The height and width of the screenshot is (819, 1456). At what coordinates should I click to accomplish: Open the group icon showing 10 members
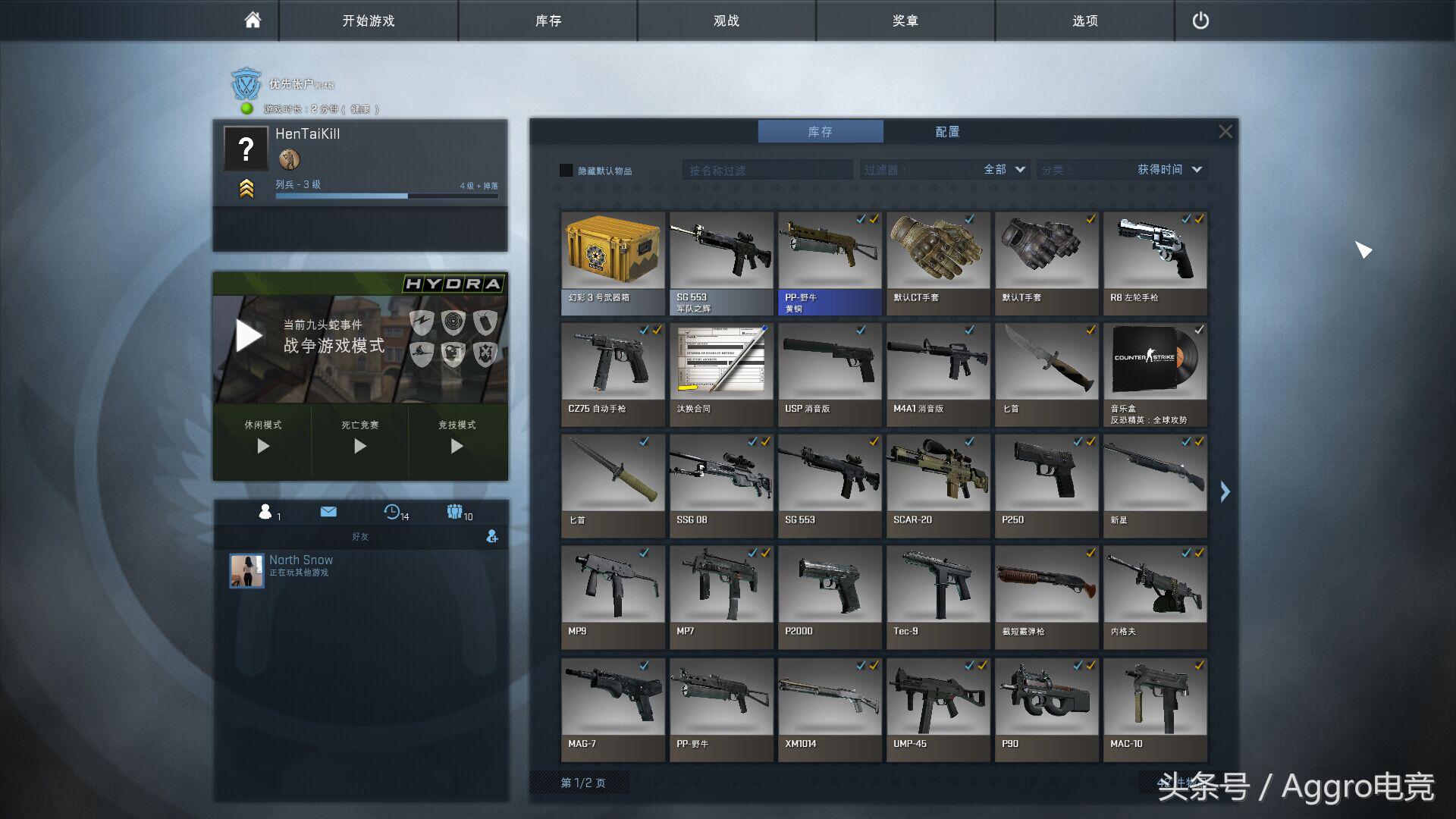(455, 512)
